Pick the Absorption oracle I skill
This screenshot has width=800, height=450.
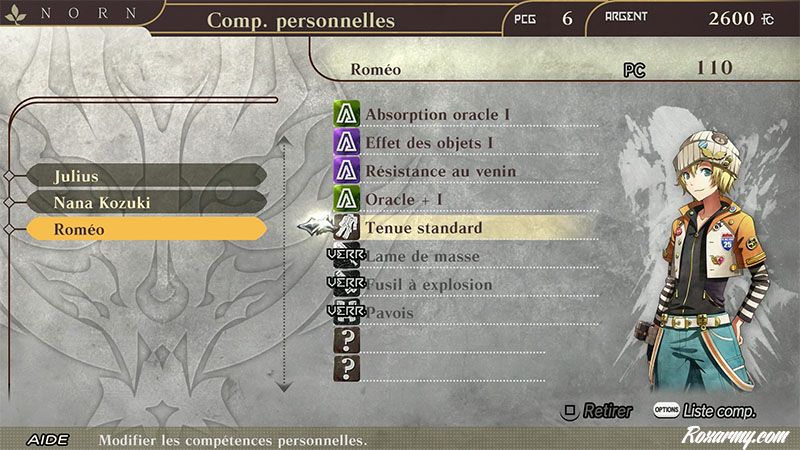(x=438, y=115)
